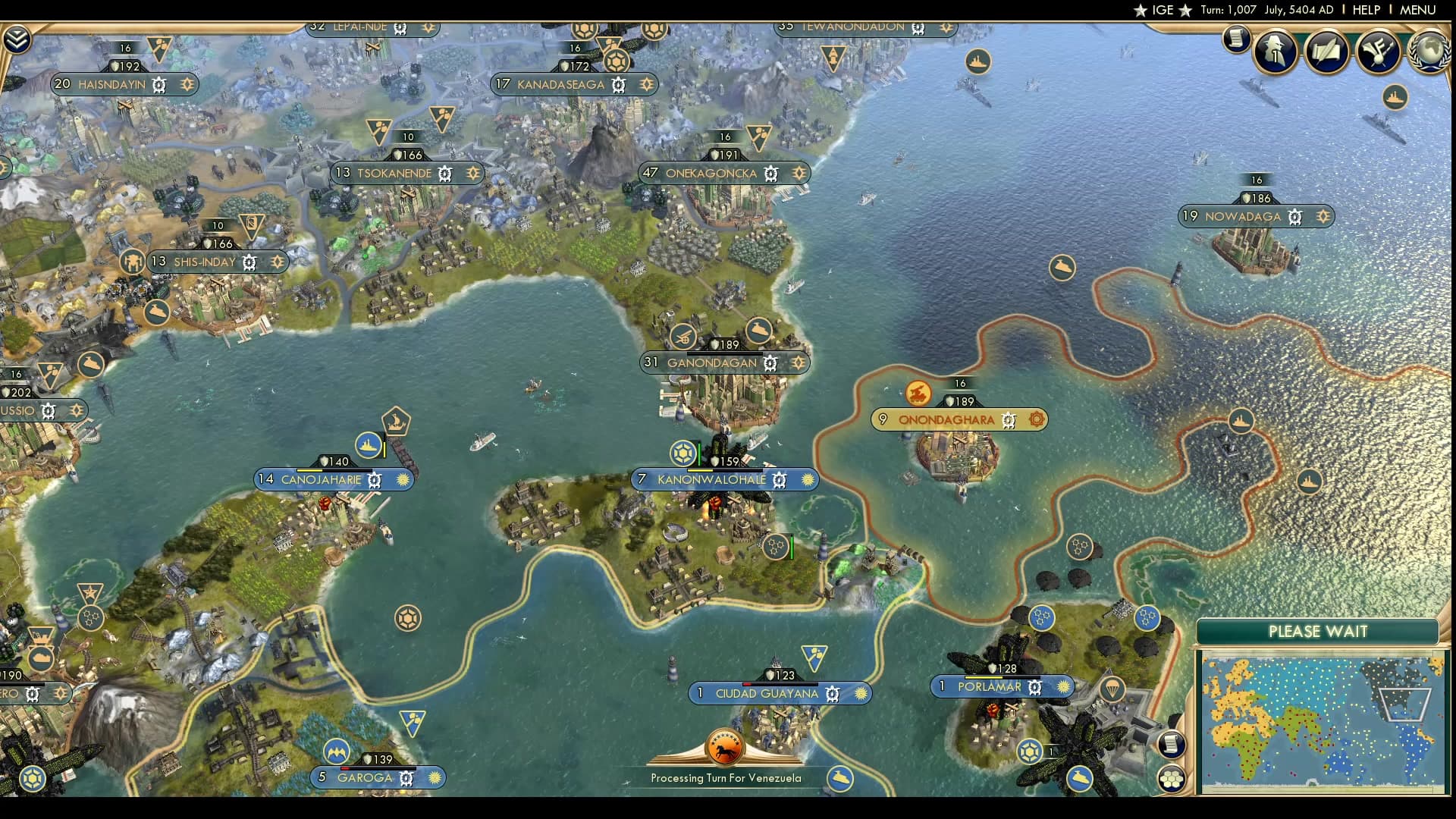Select the Kanonwalohale city banner

pyautogui.click(x=711, y=479)
